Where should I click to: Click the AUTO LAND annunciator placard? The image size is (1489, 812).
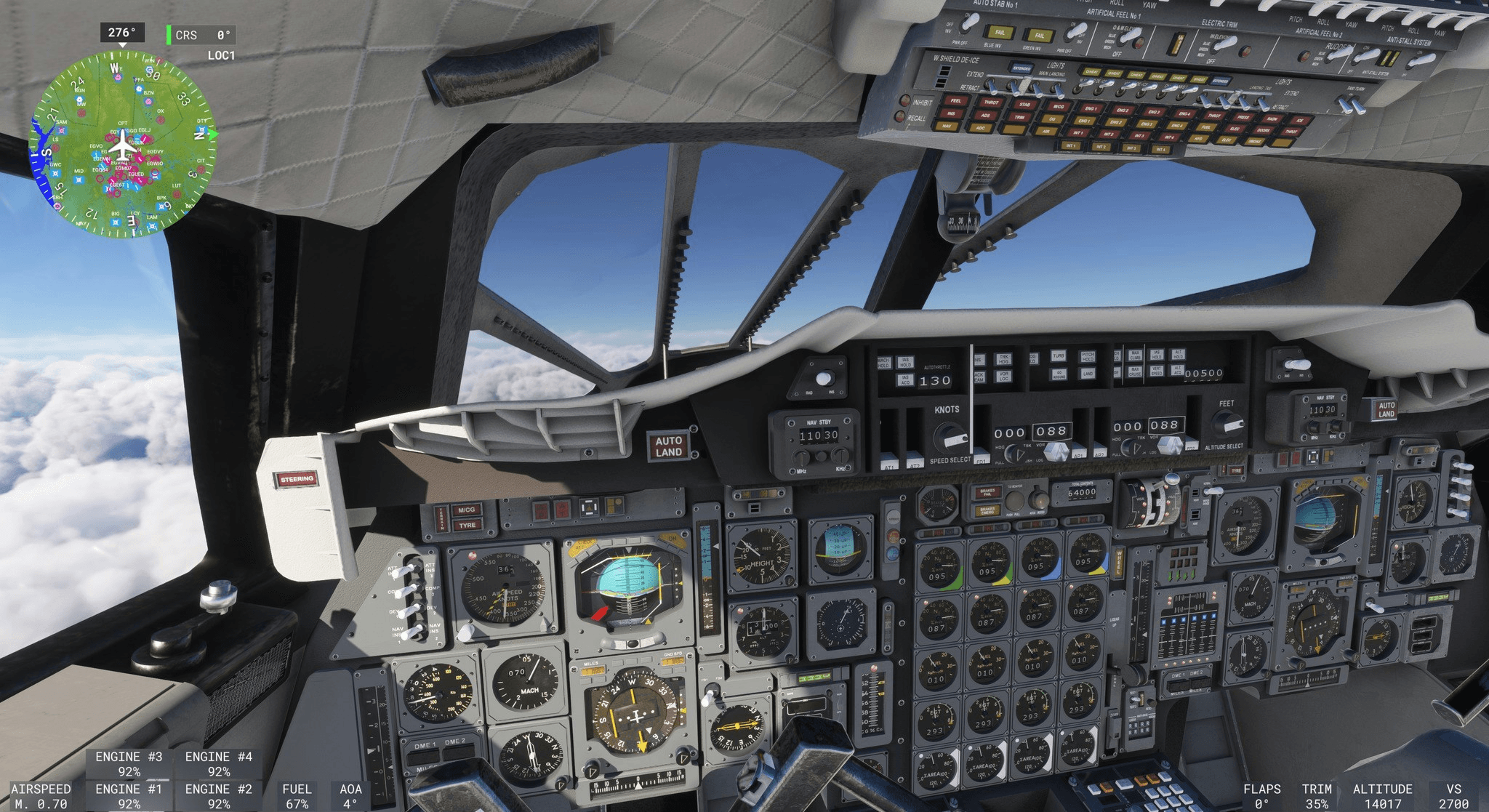(668, 446)
